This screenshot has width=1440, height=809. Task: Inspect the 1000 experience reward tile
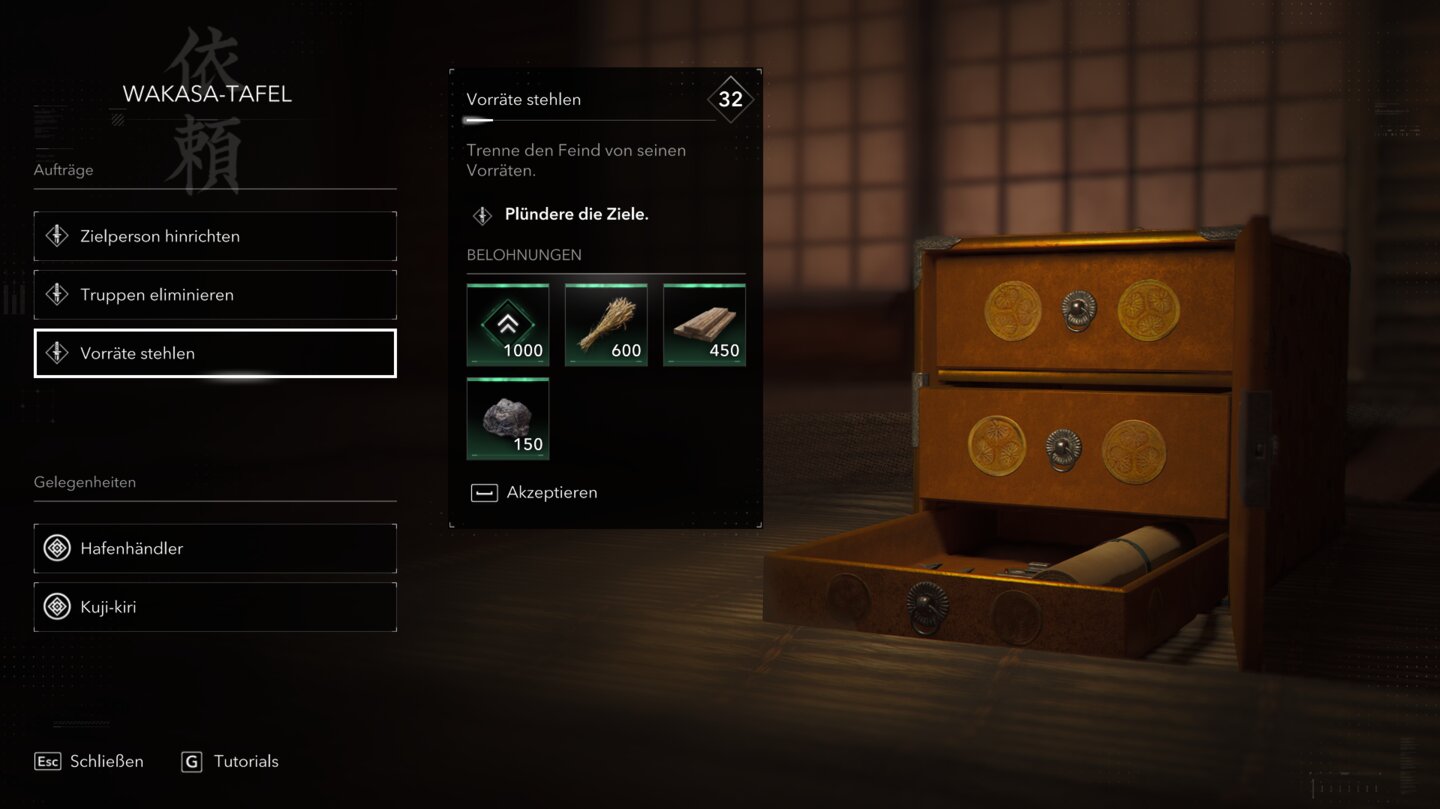pos(508,325)
